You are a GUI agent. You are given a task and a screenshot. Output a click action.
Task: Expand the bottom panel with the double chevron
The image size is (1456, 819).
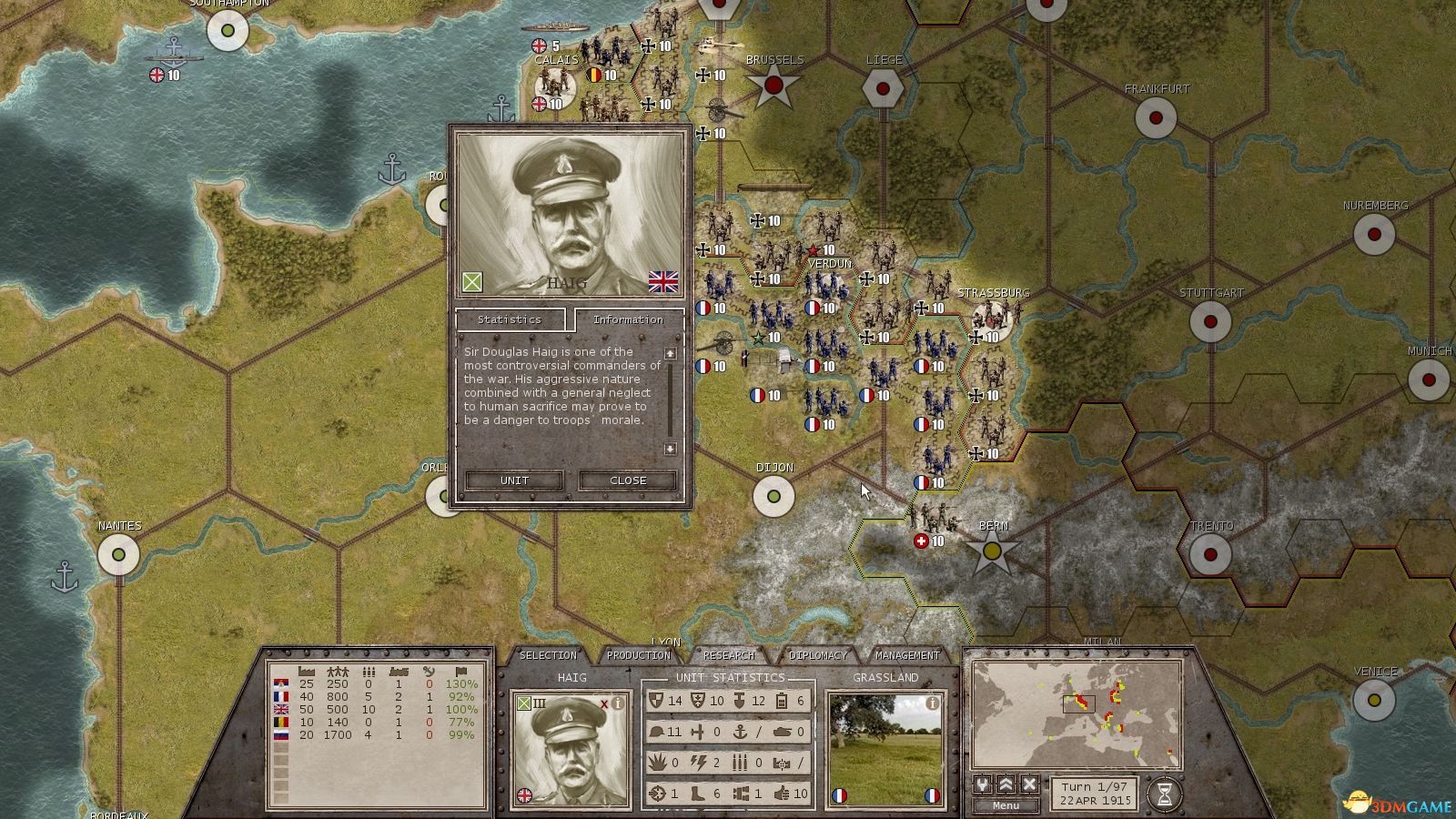[x=1006, y=784]
